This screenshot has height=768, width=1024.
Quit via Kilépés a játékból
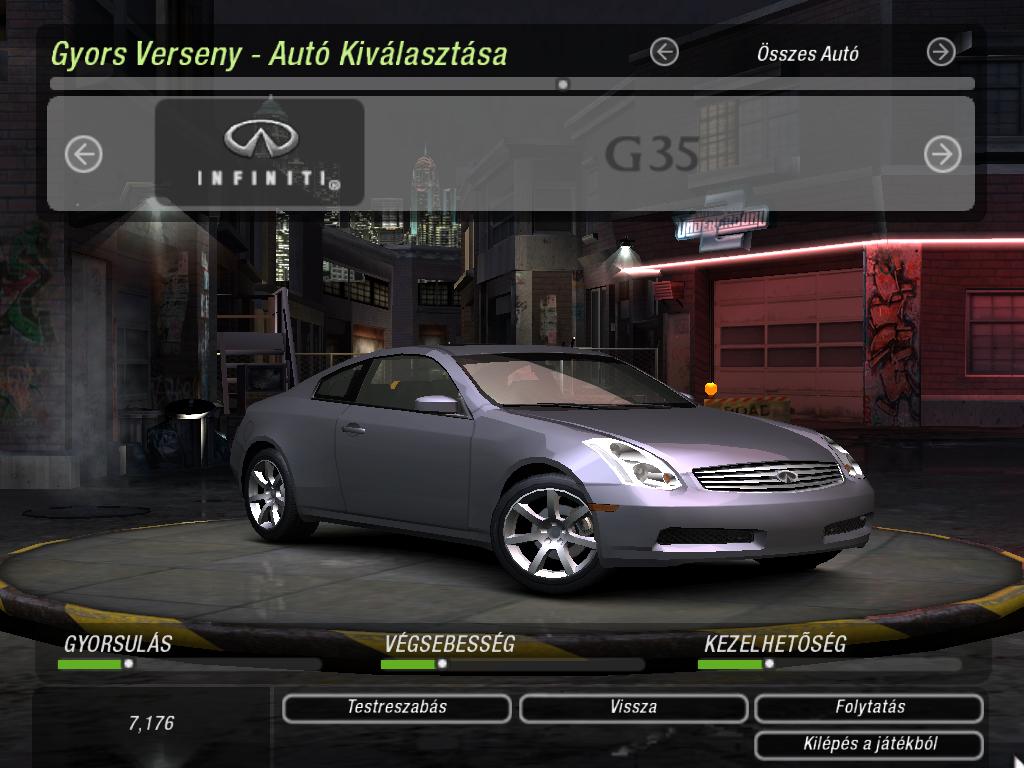point(869,745)
